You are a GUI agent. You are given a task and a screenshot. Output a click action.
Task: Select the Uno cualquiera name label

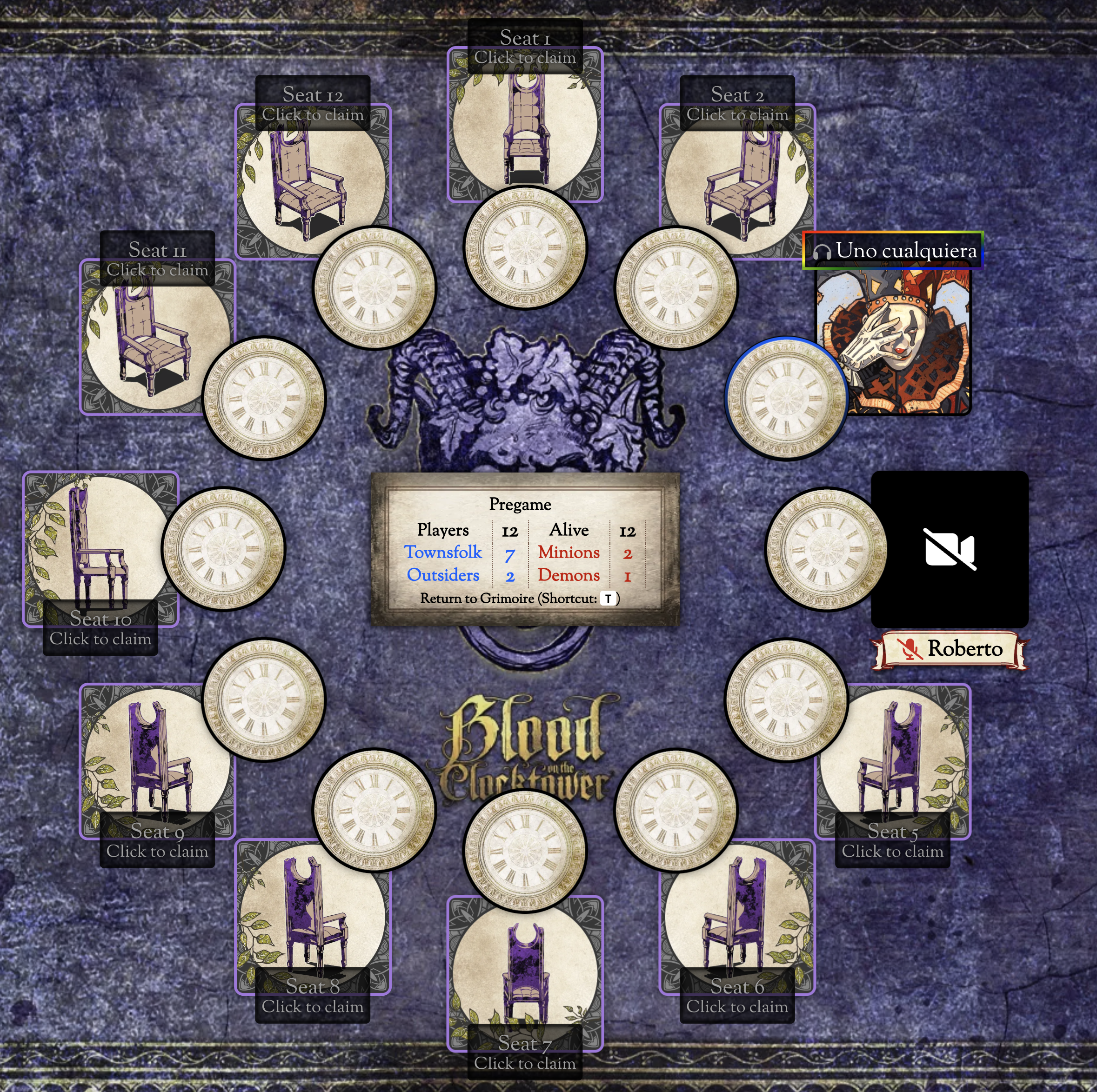click(893, 250)
